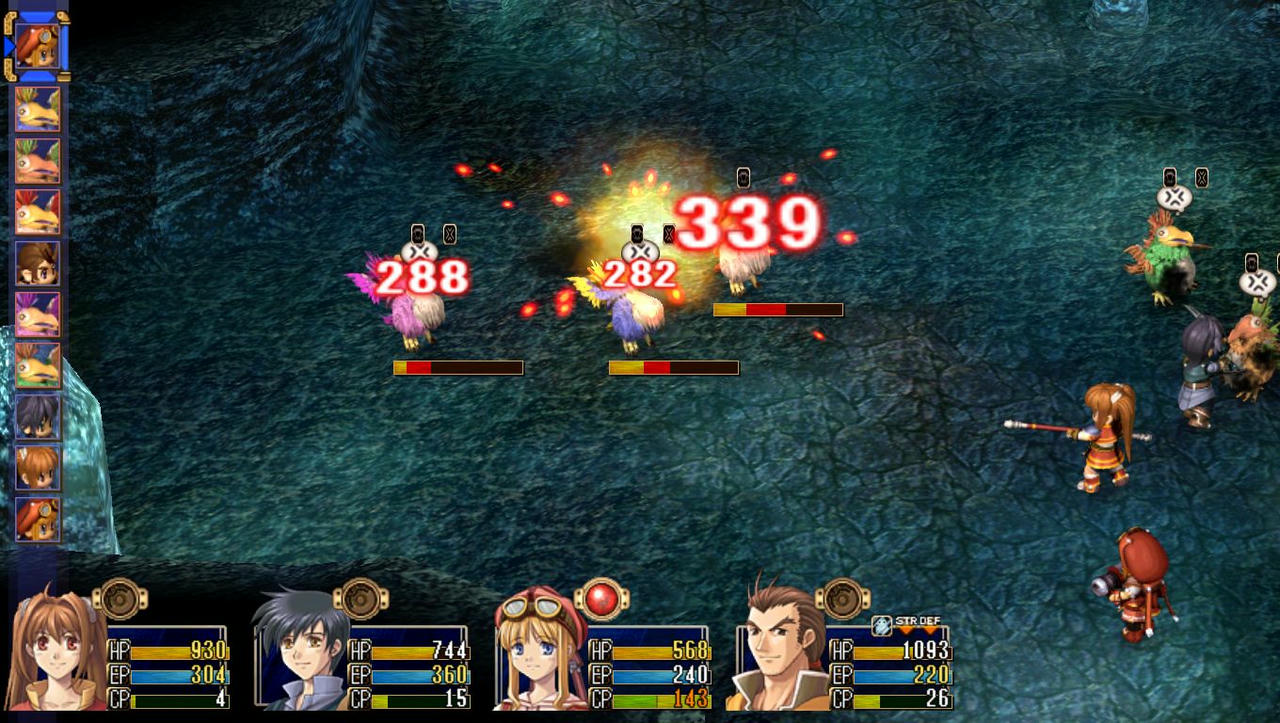This screenshot has width=1280, height=723.
Task: Click the 288 damage number over the pink bird
Action: pos(420,277)
